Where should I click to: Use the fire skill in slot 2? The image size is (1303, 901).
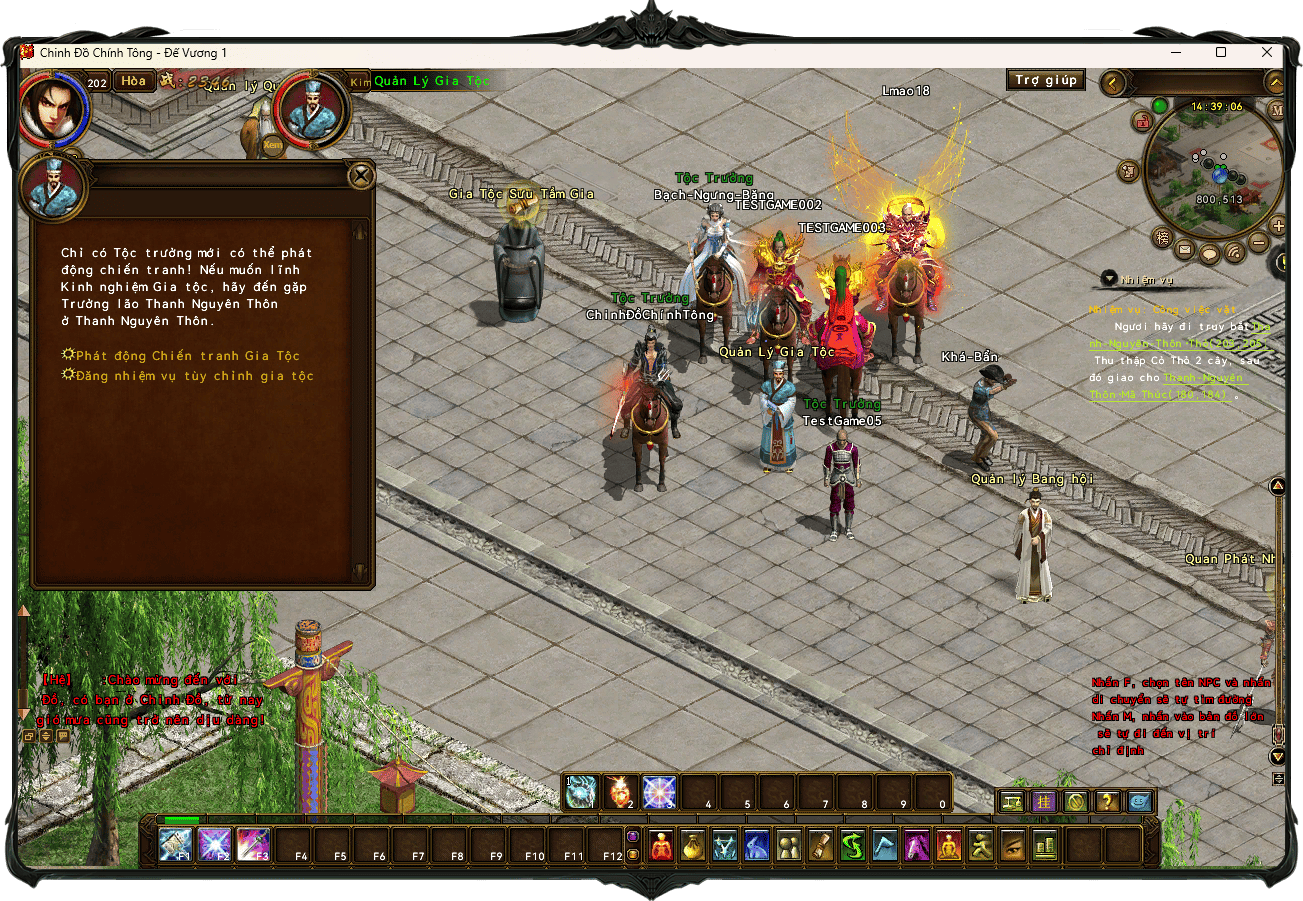[x=621, y=793]
